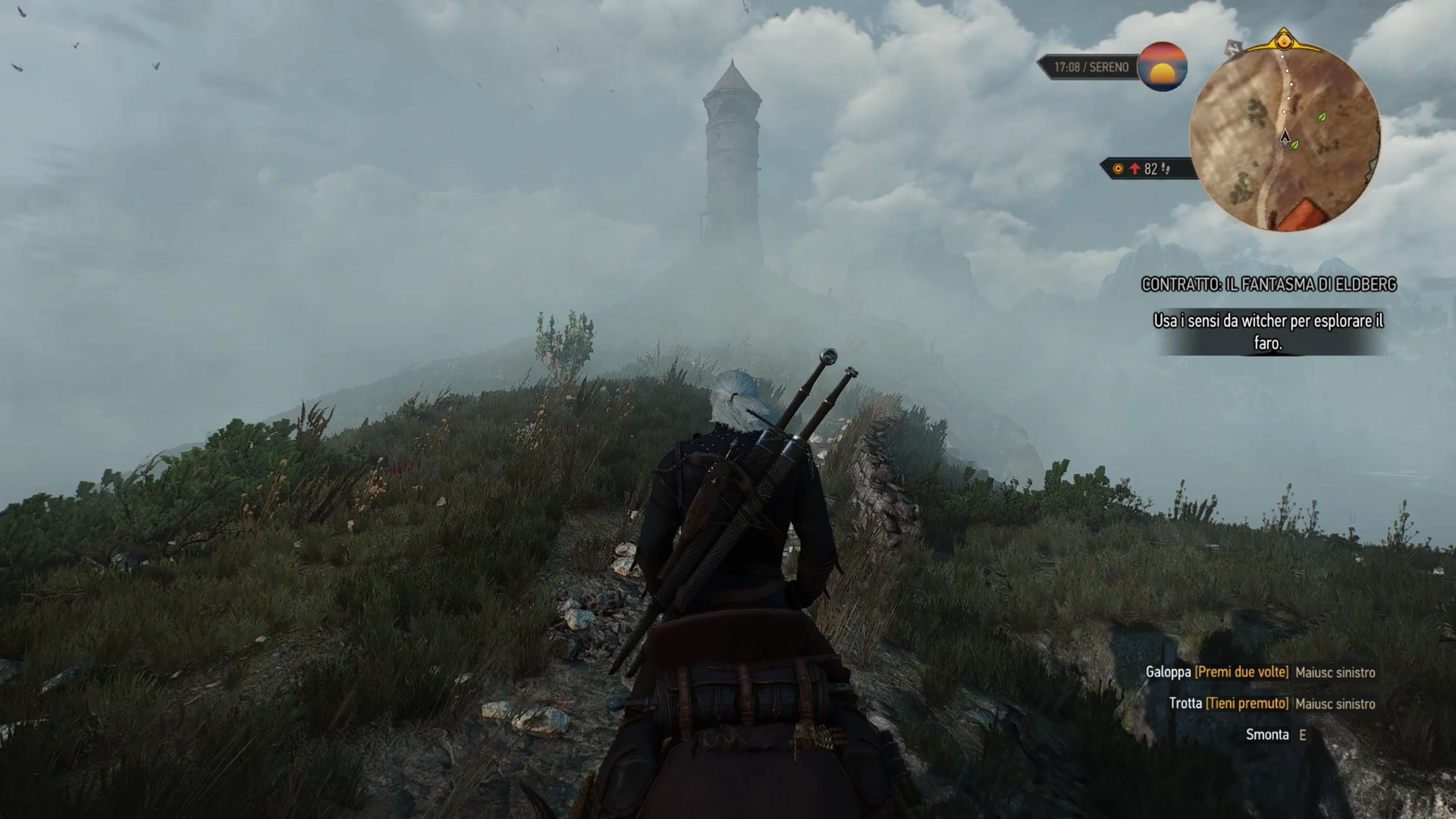Viewport: 1456px width, 819px height.
Task: Select the Contratto: Il fantasma di Eldberg quest tracker
Action: [x=1269, y=284]
